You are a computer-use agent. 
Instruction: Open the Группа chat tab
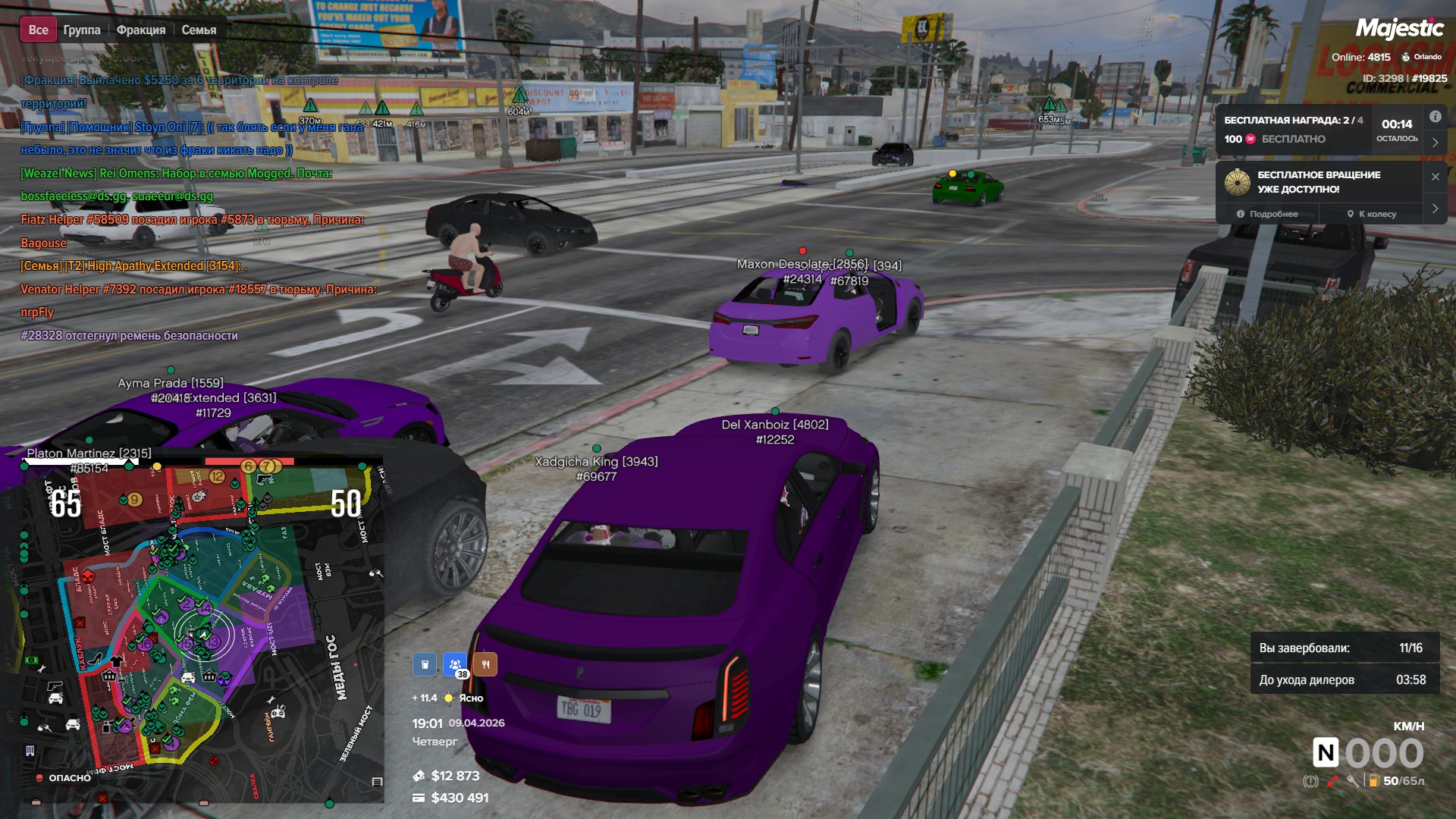point(82,30)
